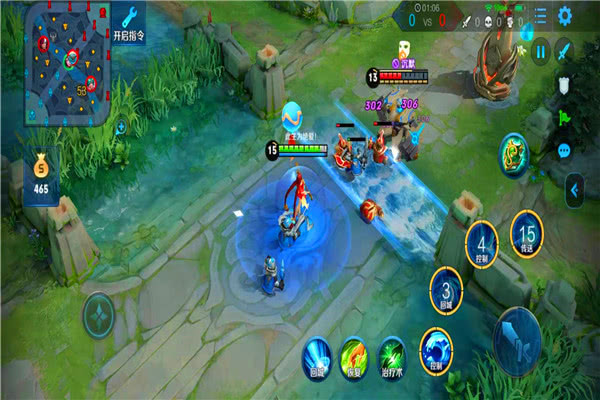Image resolution: width=600 pixels, height=400 pixels.
Task: Activate the 恢复 restore skill
Action: 353,354
